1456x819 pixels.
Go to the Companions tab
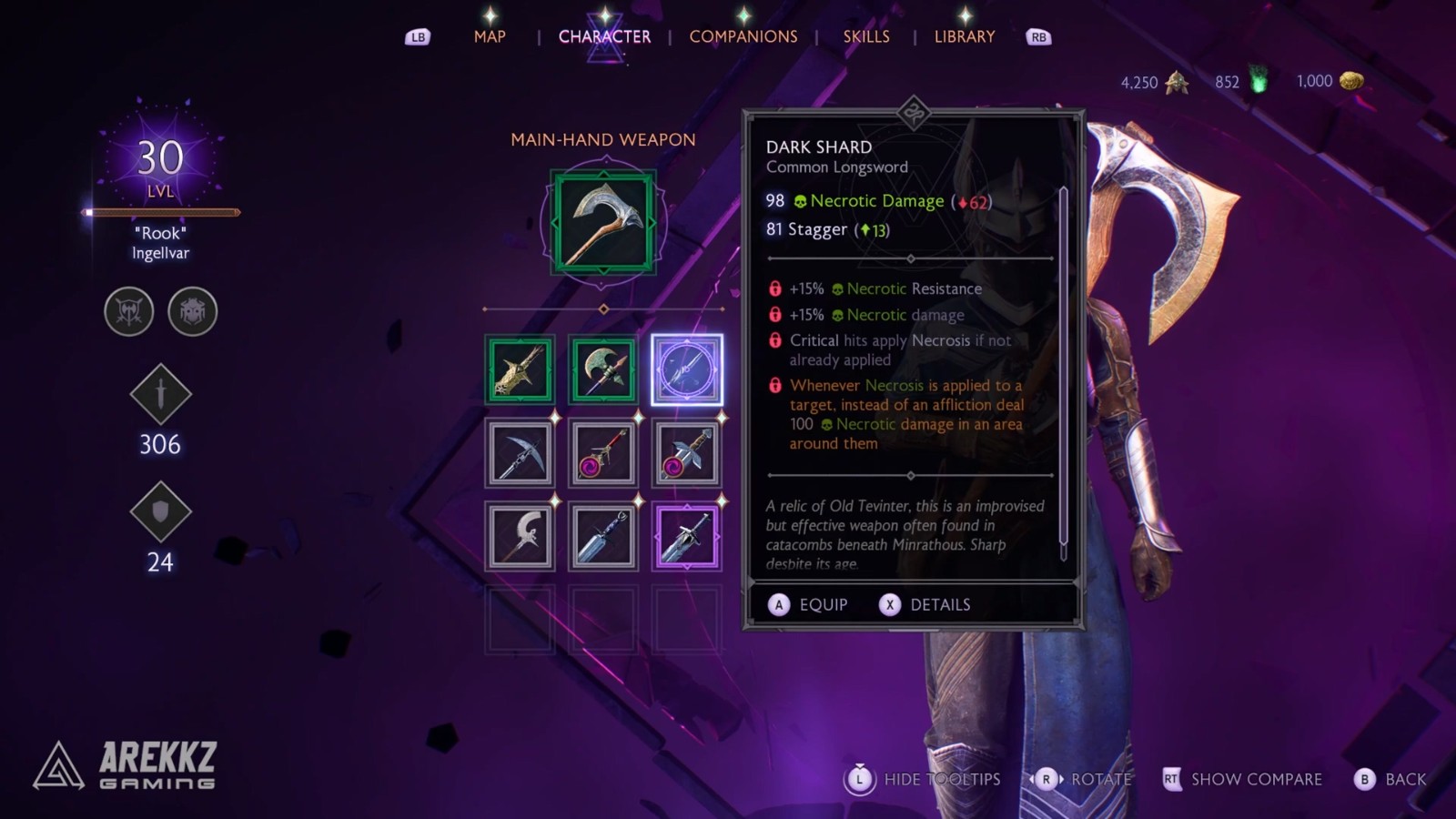743,36
